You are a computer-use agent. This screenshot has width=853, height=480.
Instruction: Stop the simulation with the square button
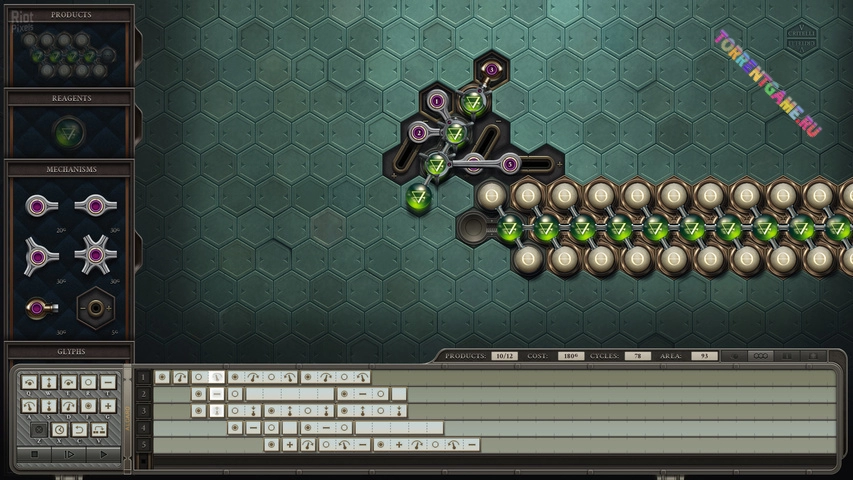pos(34,454)
